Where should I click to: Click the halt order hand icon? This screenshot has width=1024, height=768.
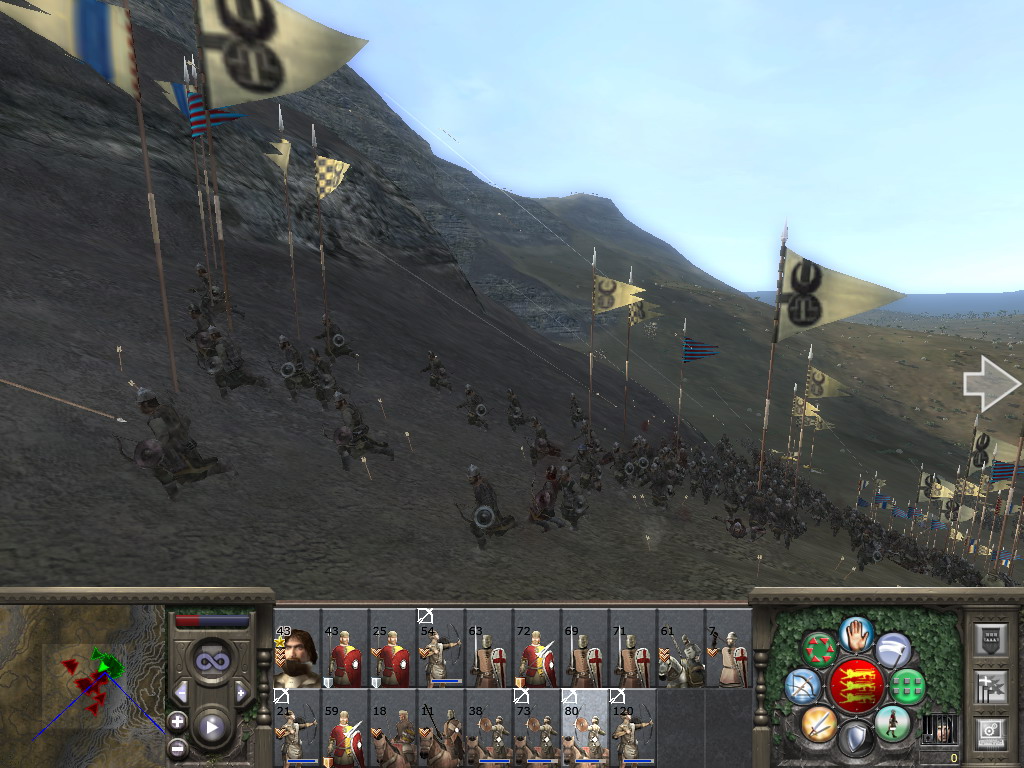click(x=857, y=634)
